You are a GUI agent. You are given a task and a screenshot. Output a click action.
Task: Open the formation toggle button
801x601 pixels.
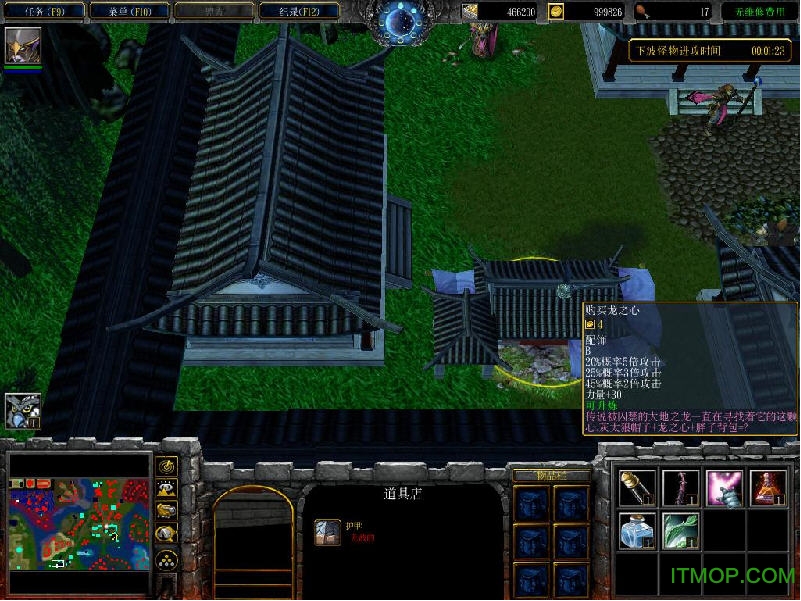coord(167,559)
